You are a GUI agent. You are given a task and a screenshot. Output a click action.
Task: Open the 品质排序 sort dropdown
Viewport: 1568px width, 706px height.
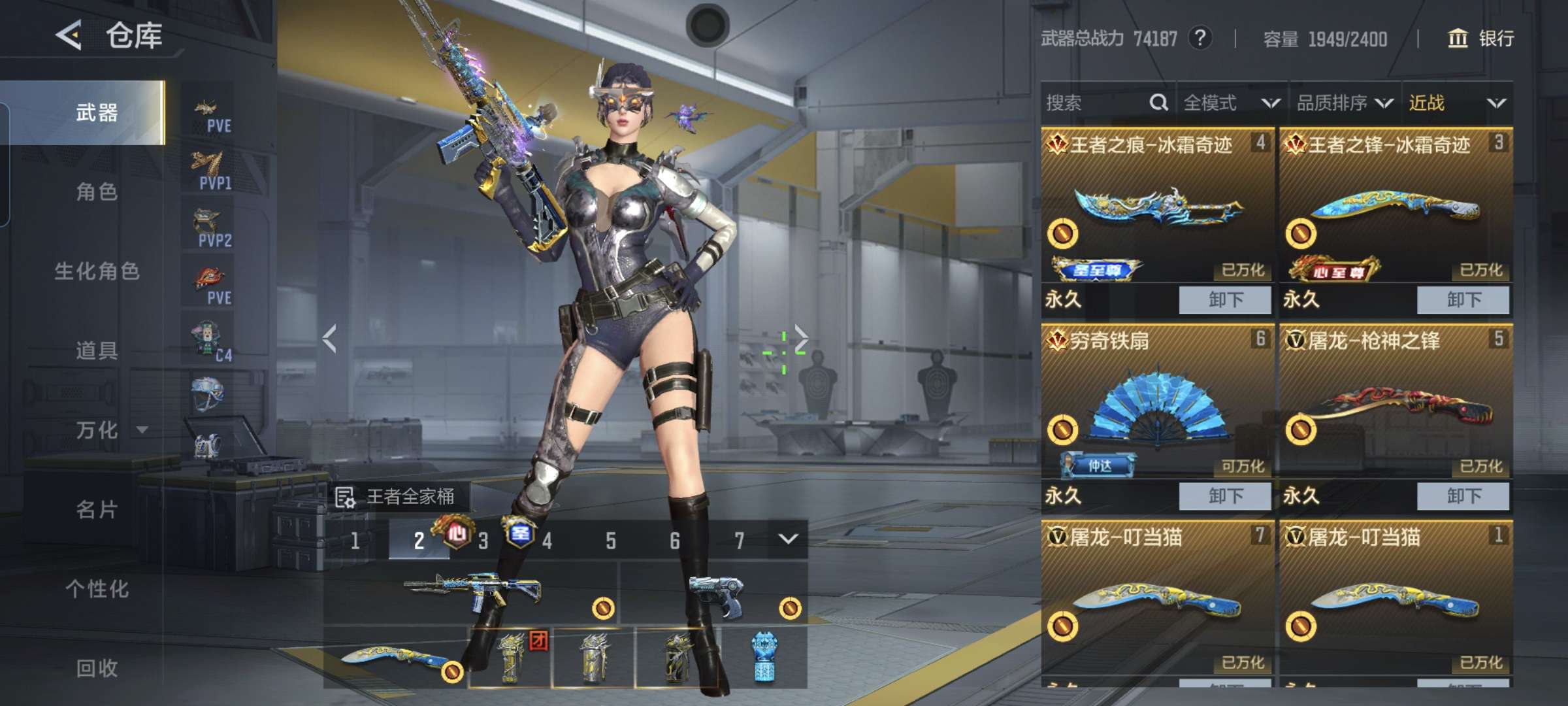click(1344, 103)
